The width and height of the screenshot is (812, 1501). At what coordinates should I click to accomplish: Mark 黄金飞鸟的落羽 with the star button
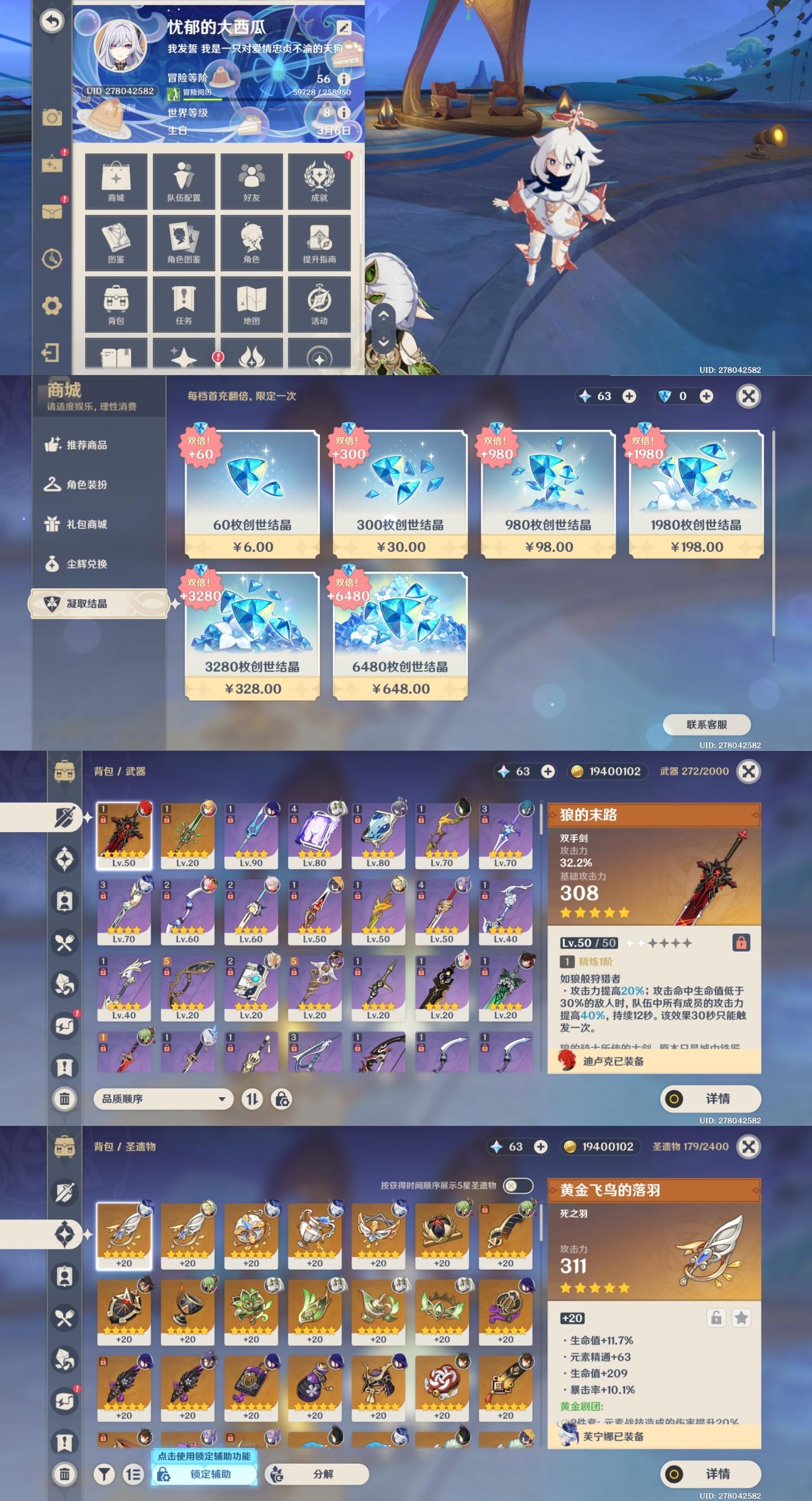point(741,1318)
